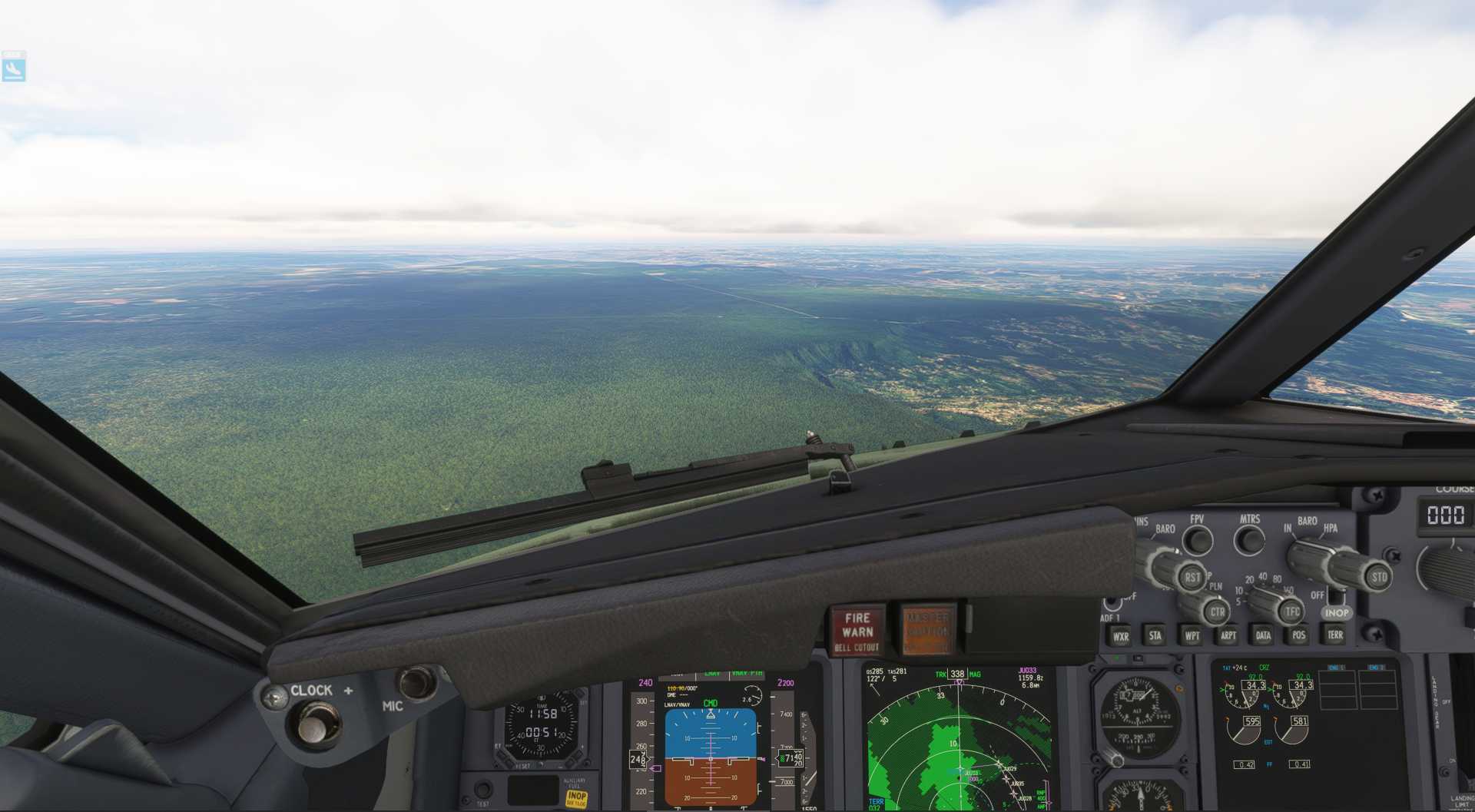The width and height of the screenshot is (1475, 812).
Task: Push the TFC traffic knob
Action: [1291, 611]
